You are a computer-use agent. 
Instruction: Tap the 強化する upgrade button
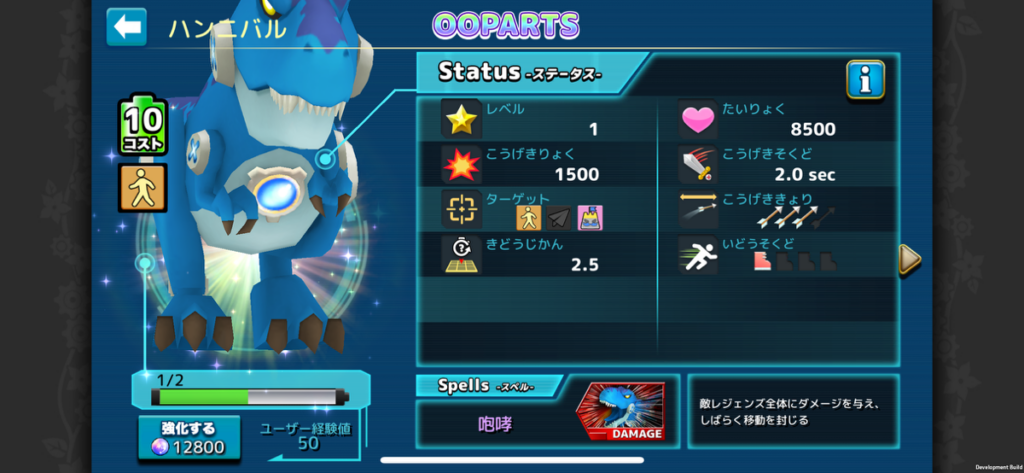(x=189, y=438)
